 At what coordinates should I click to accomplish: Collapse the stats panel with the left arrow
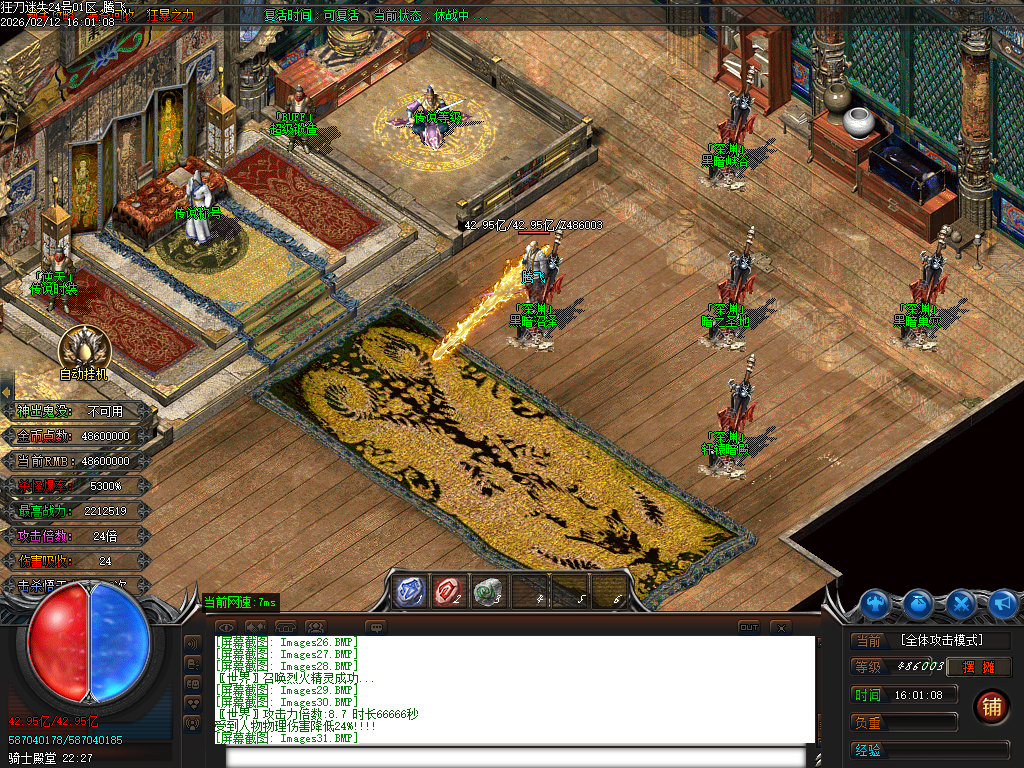(6, 392)
